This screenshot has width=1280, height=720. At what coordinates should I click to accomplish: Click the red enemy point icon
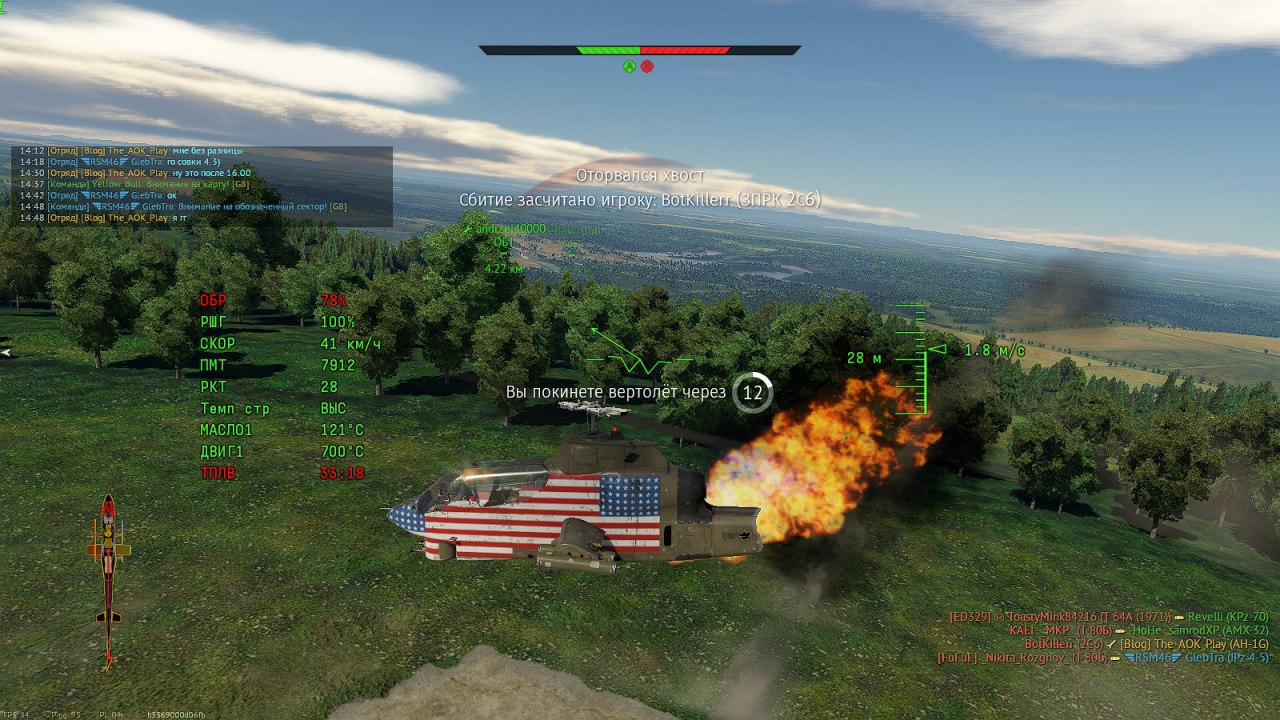click(x=647, y=66)
